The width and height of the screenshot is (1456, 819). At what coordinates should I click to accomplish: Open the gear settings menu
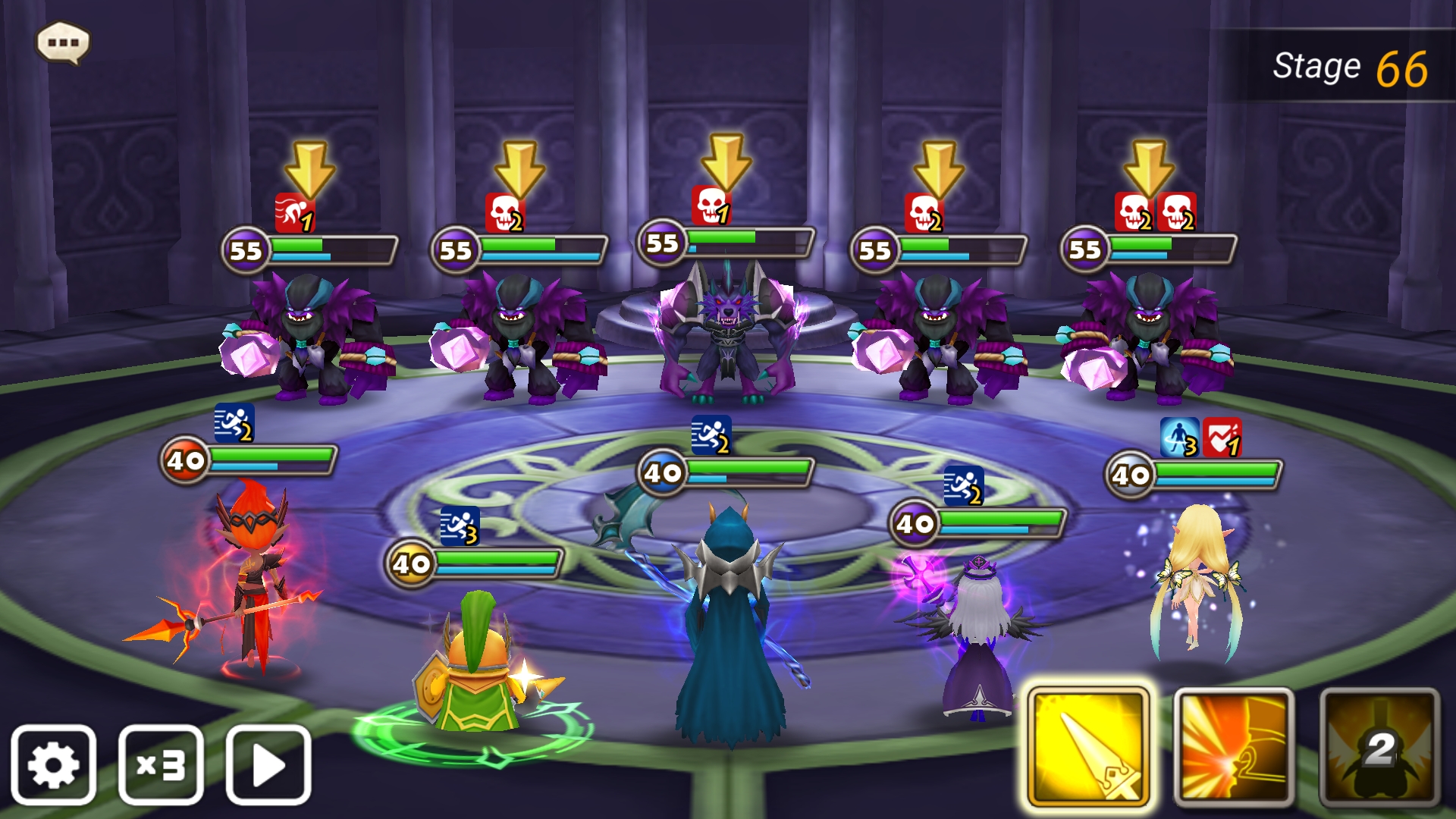pyautogui.click(x=53, y=764)
